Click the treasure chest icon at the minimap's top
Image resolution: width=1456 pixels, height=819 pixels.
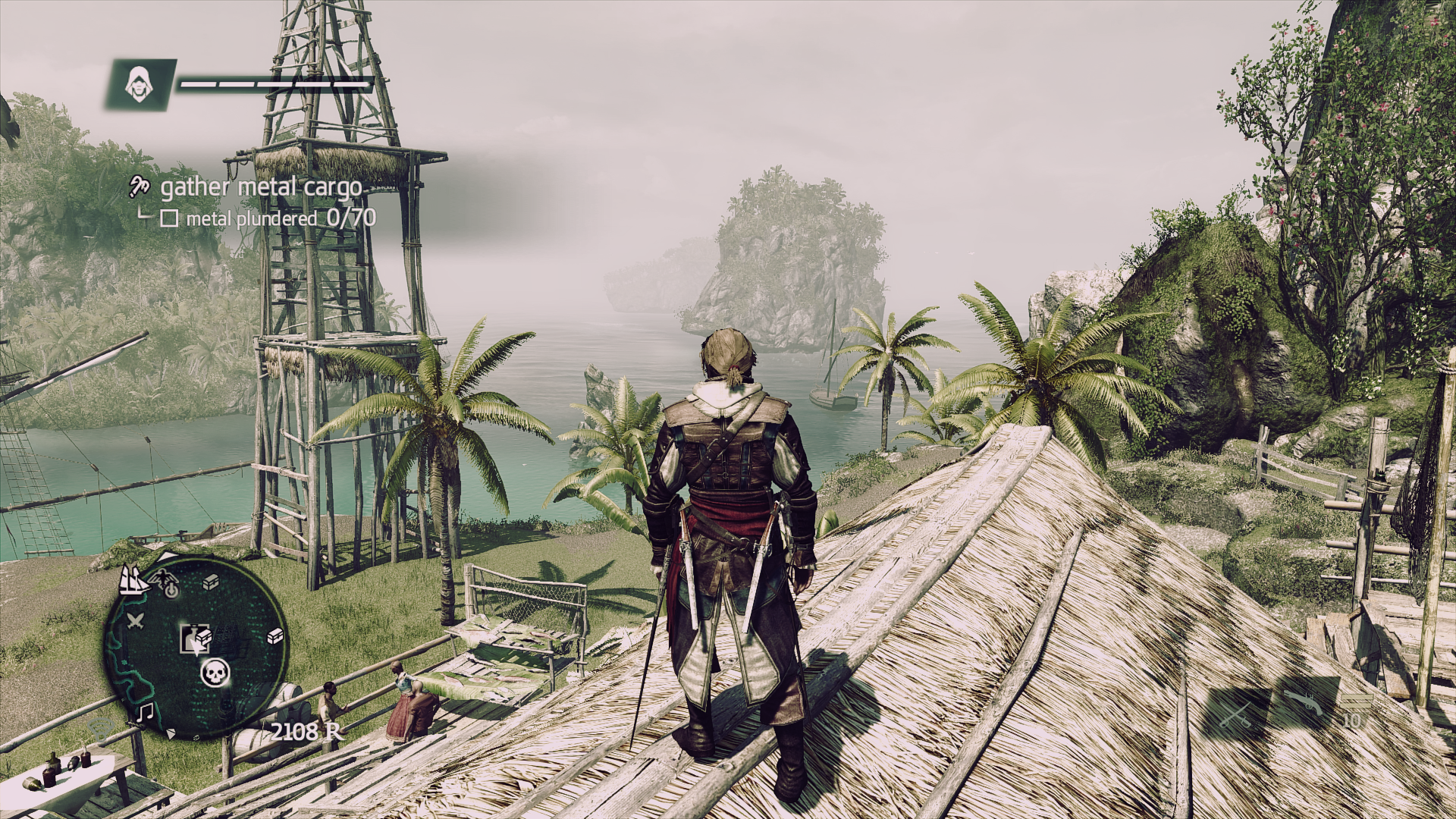pyautogui.click(x=210, y=582)
